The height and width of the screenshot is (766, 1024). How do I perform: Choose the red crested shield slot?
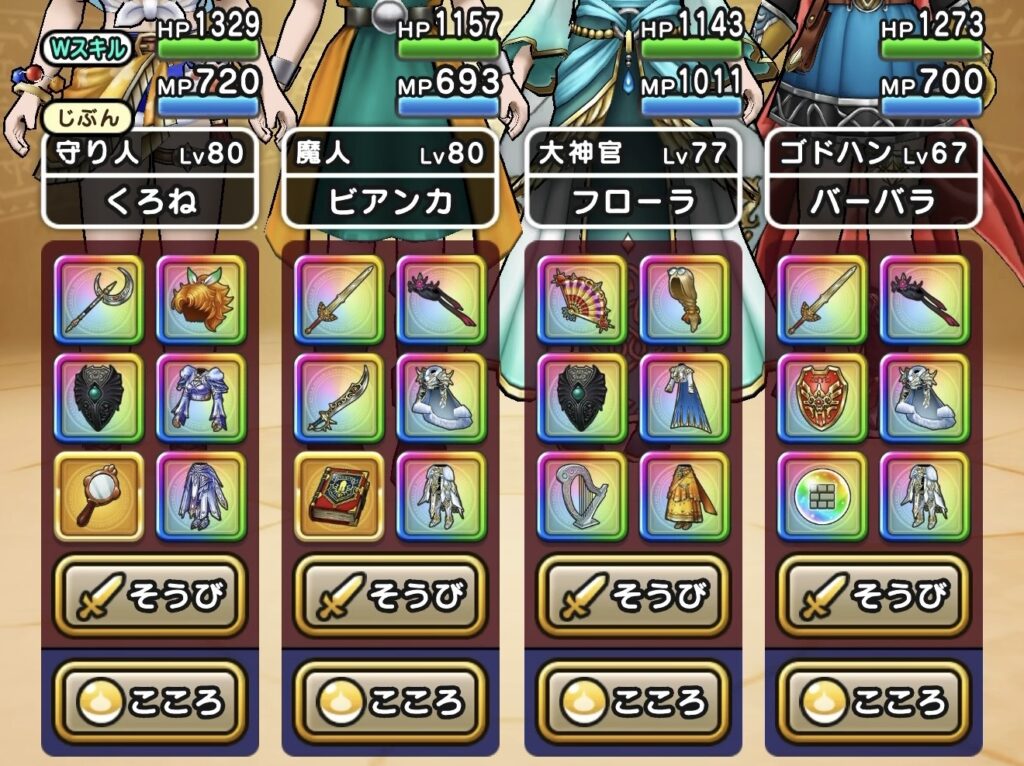point(822,398)
